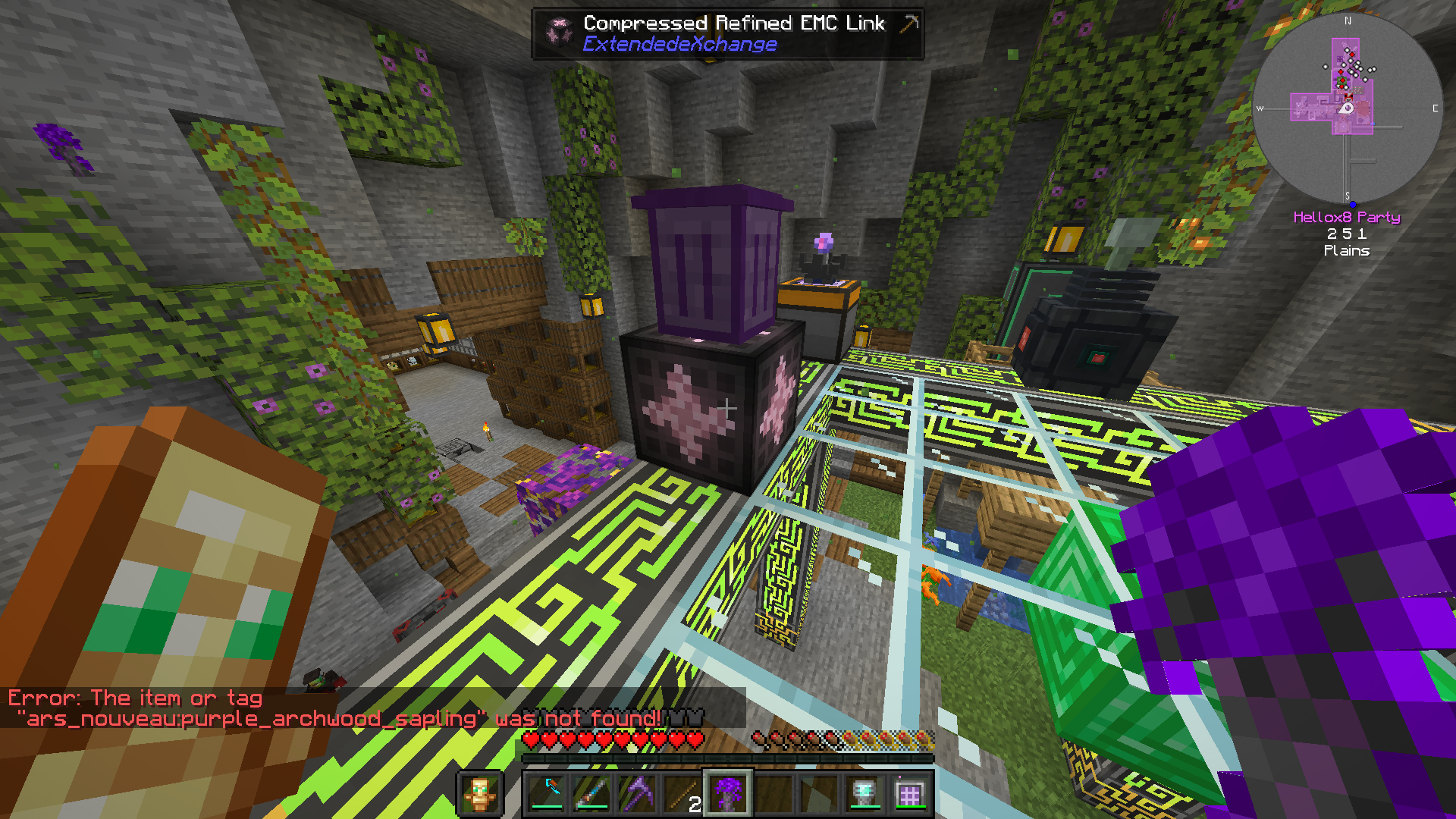Open the ExtendedeXchange mod name link
The height and width of the screenshot is (819, 1456).
679,45
